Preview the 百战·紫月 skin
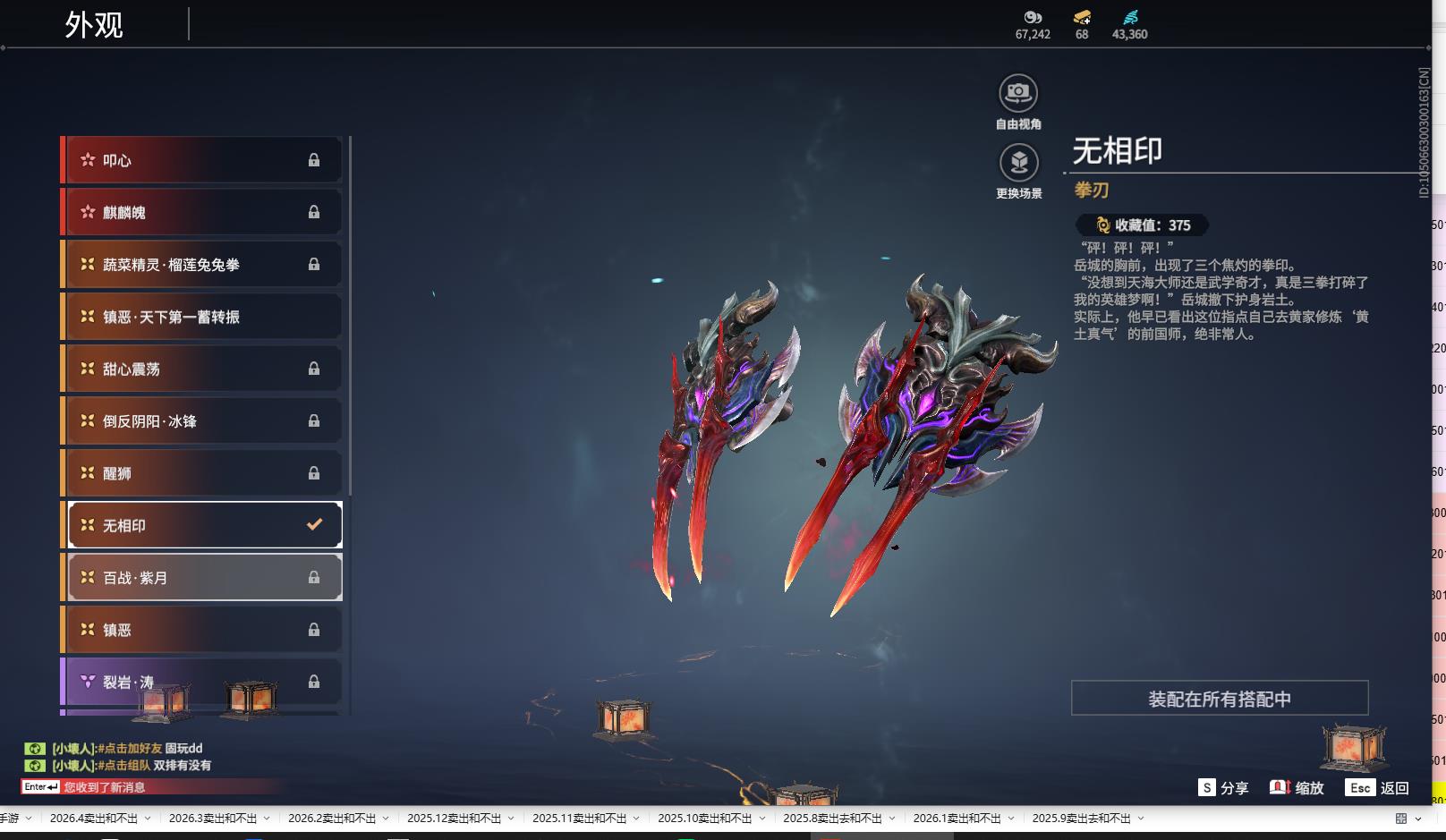Viewport: 1446px width, 840px height. (205, 578)
